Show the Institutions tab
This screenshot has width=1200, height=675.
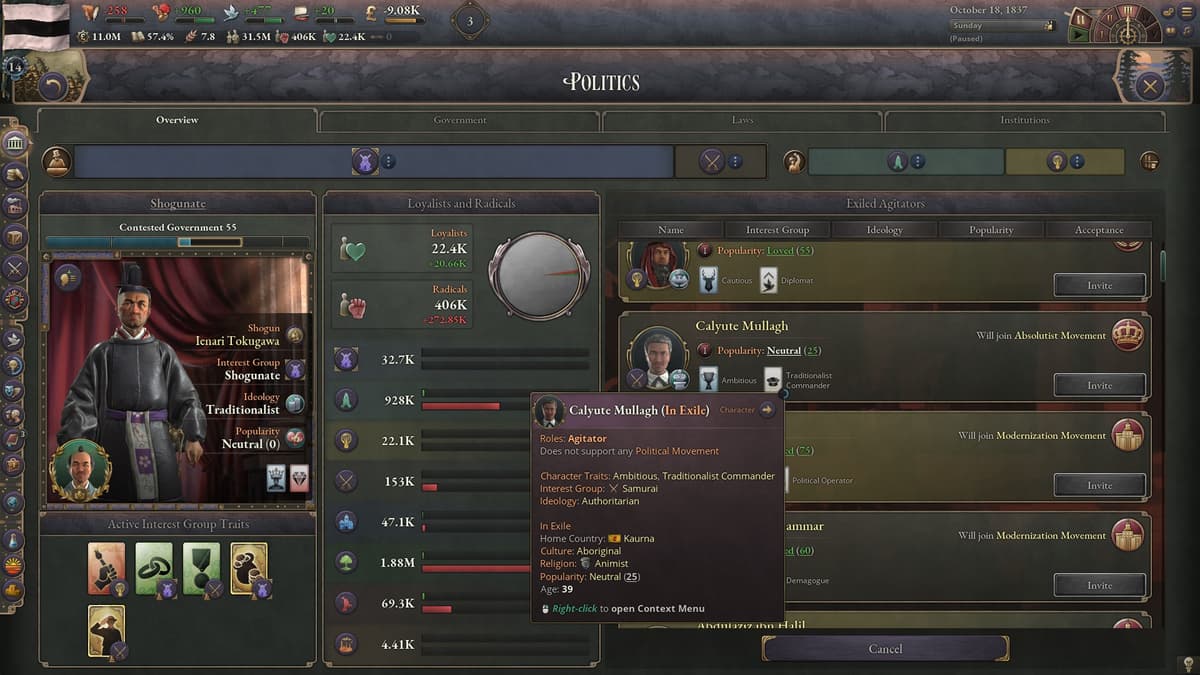(1025, 120)
